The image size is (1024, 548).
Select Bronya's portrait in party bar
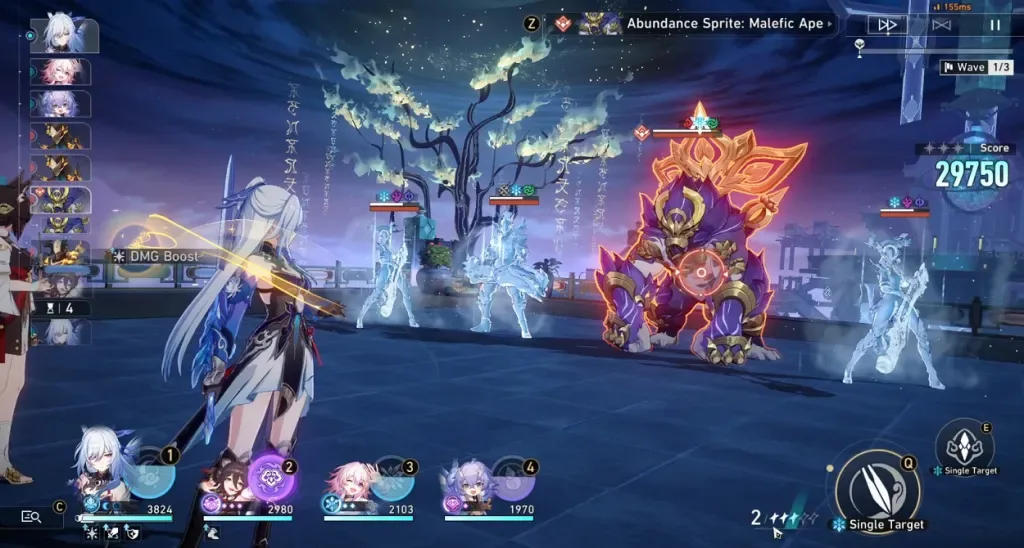468,484
